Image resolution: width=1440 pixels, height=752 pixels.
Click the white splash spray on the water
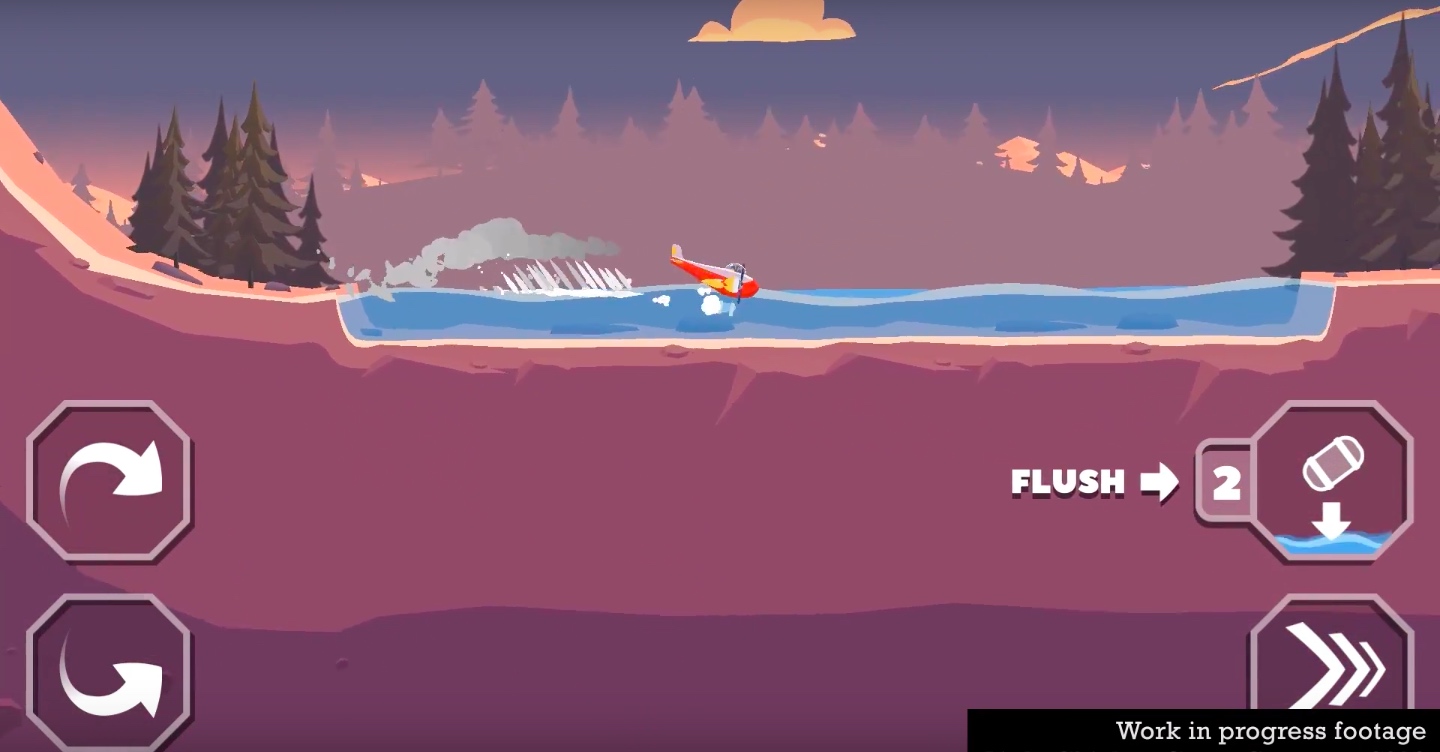[x=565, y=282]
